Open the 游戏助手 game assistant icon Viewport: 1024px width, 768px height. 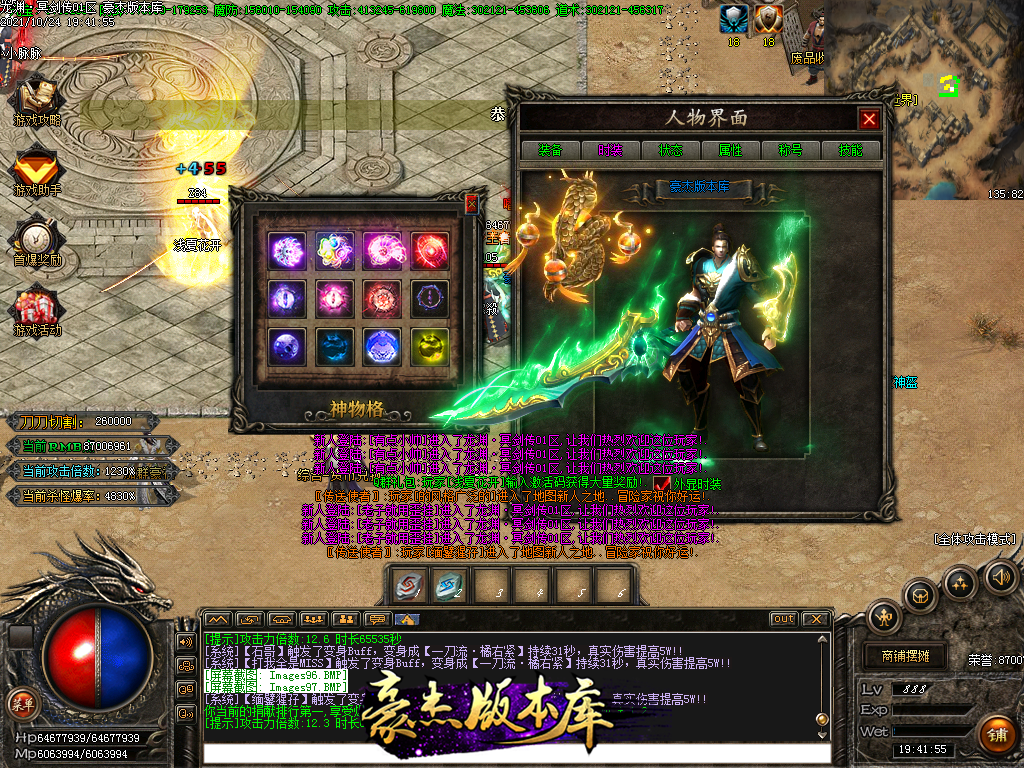click(37, 170)
